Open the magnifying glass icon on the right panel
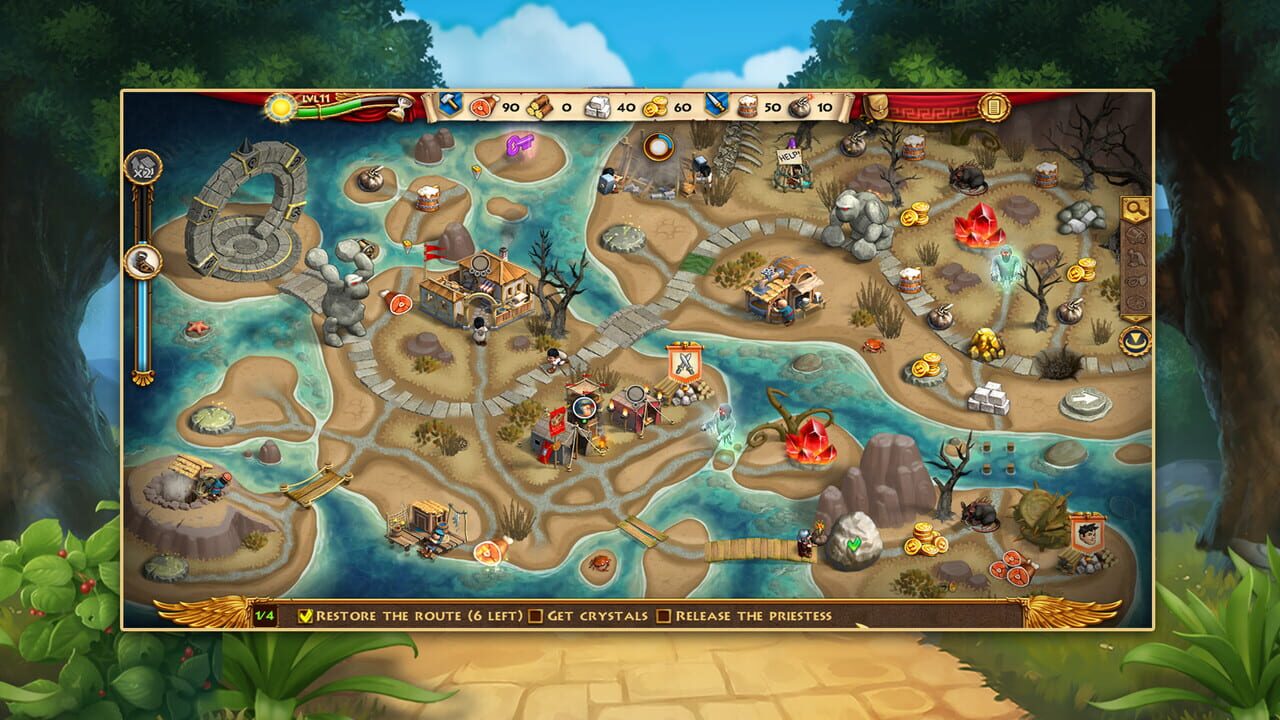This screenshot has width=1280, height=720. click(x=1136, y=209)
